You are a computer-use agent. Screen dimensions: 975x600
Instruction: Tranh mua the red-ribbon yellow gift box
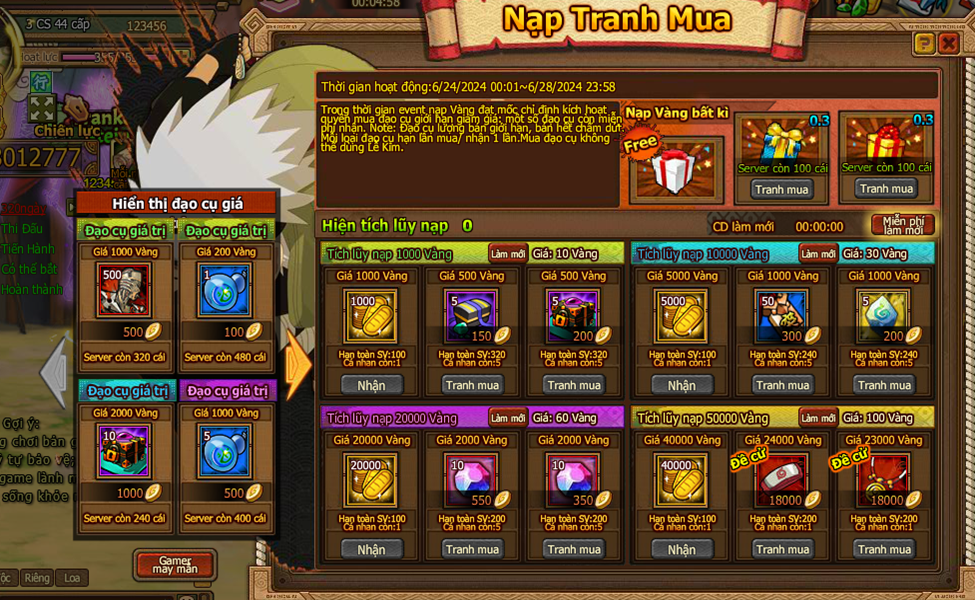tap(886, 189)
